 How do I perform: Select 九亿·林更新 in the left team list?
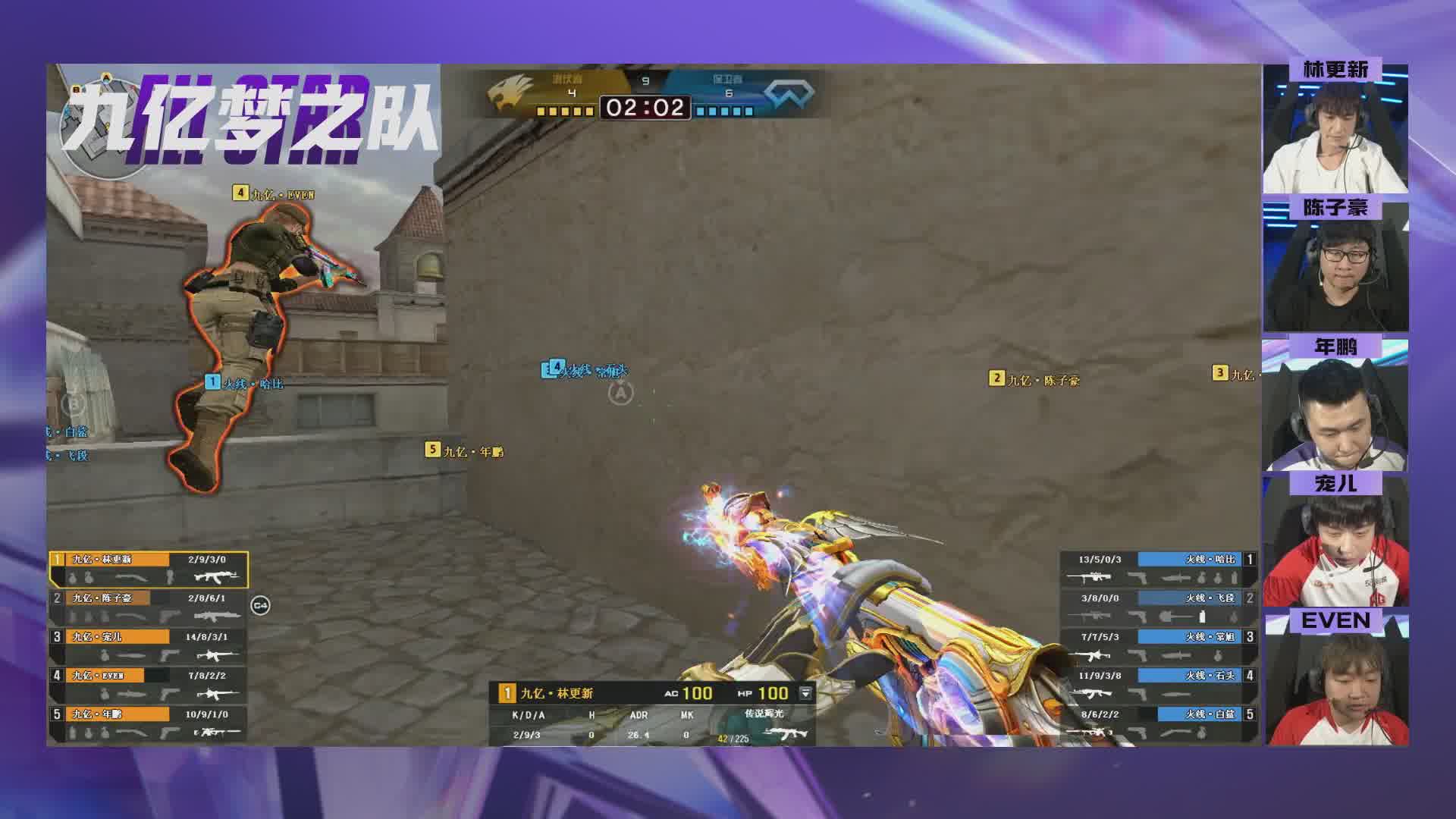tap(149, 569)
